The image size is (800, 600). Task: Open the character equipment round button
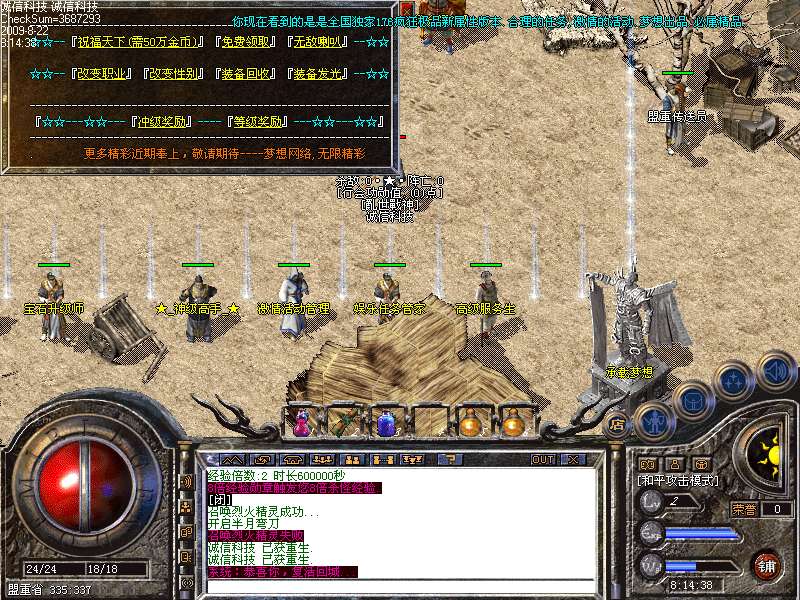tap(654, 422)
